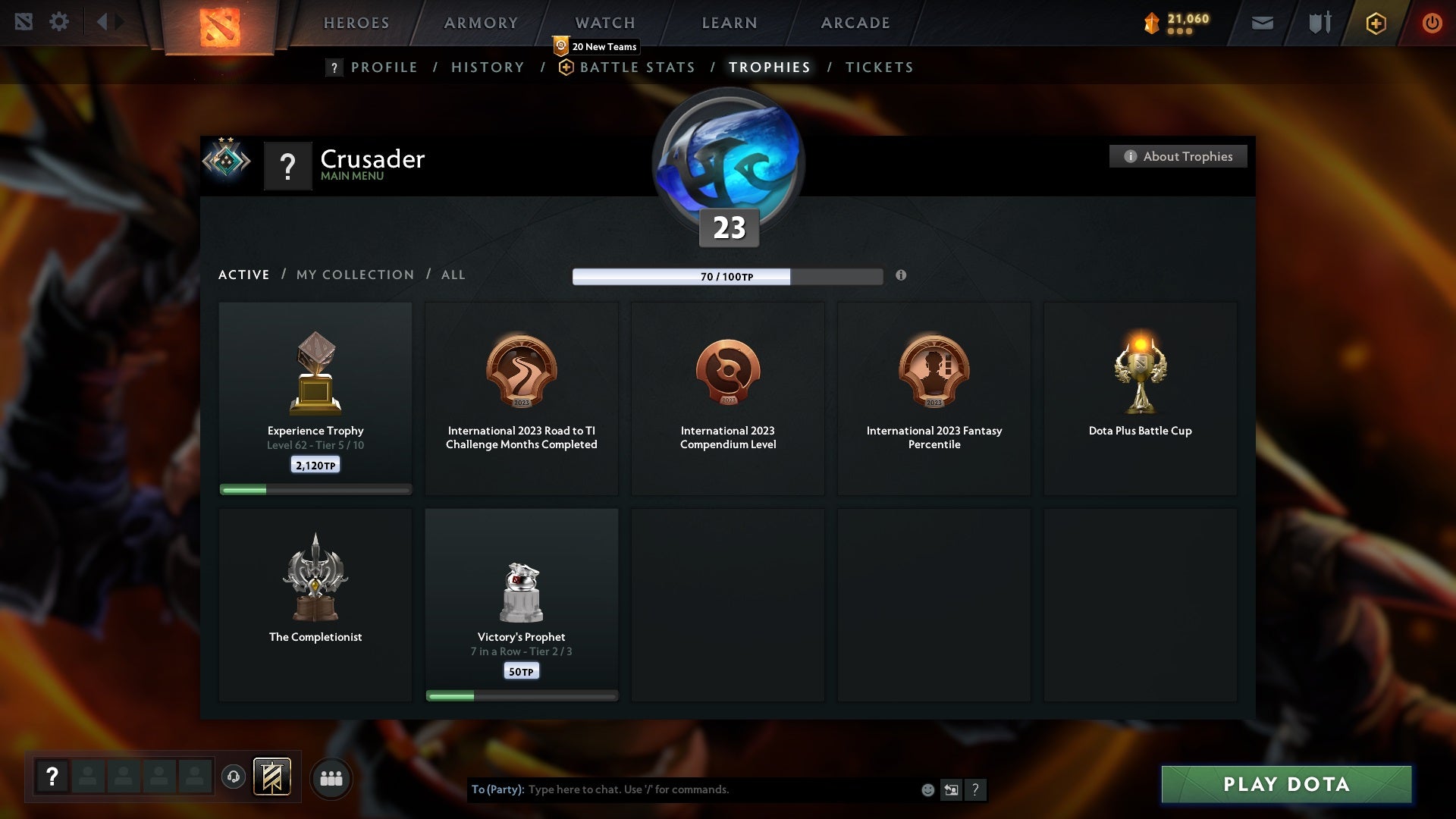Select the Experience Trophy tile
Viewport: 1456px width, 819px height.
tap(315, 398)
